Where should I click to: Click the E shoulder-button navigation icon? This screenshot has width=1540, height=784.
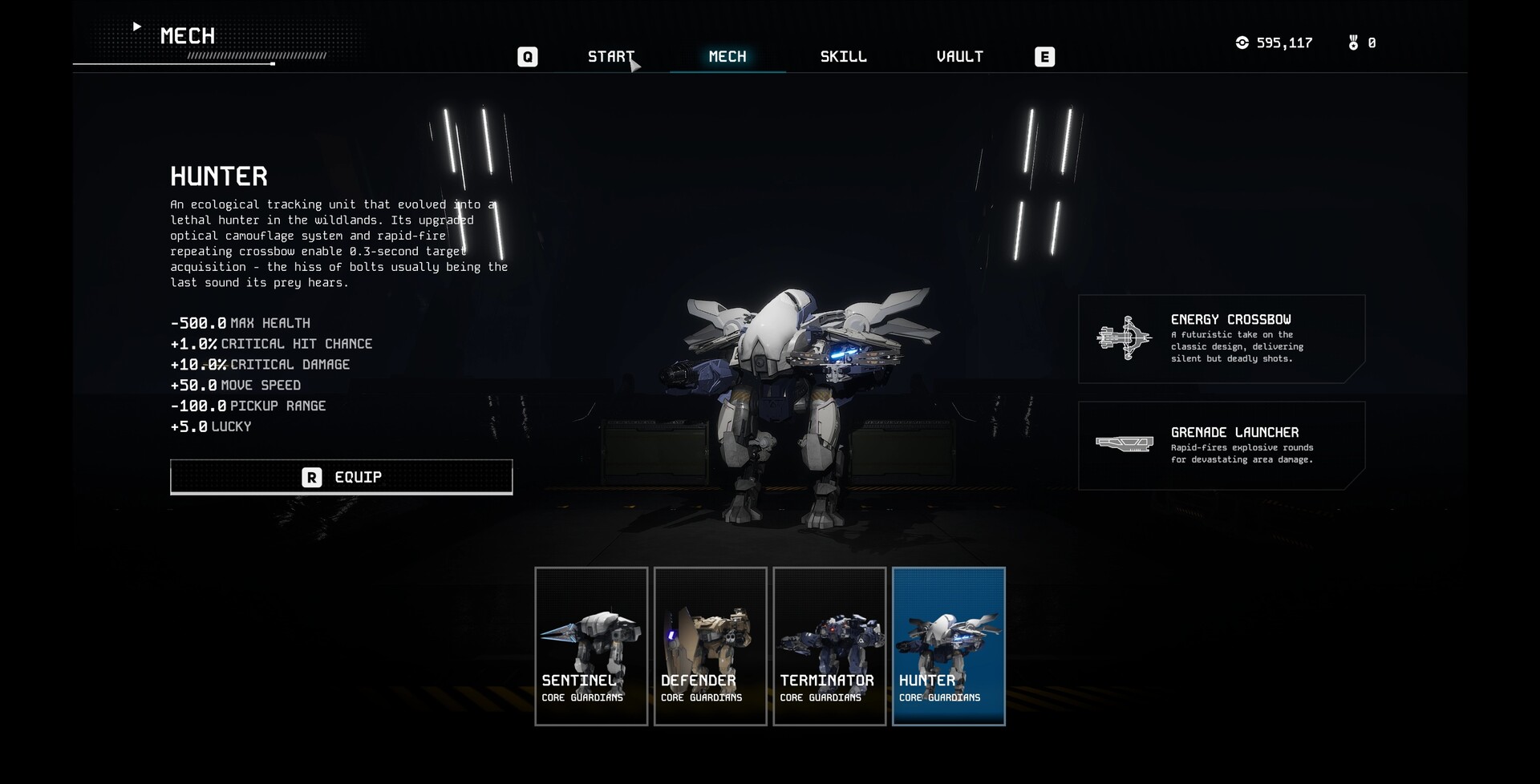coord(1044,56)
